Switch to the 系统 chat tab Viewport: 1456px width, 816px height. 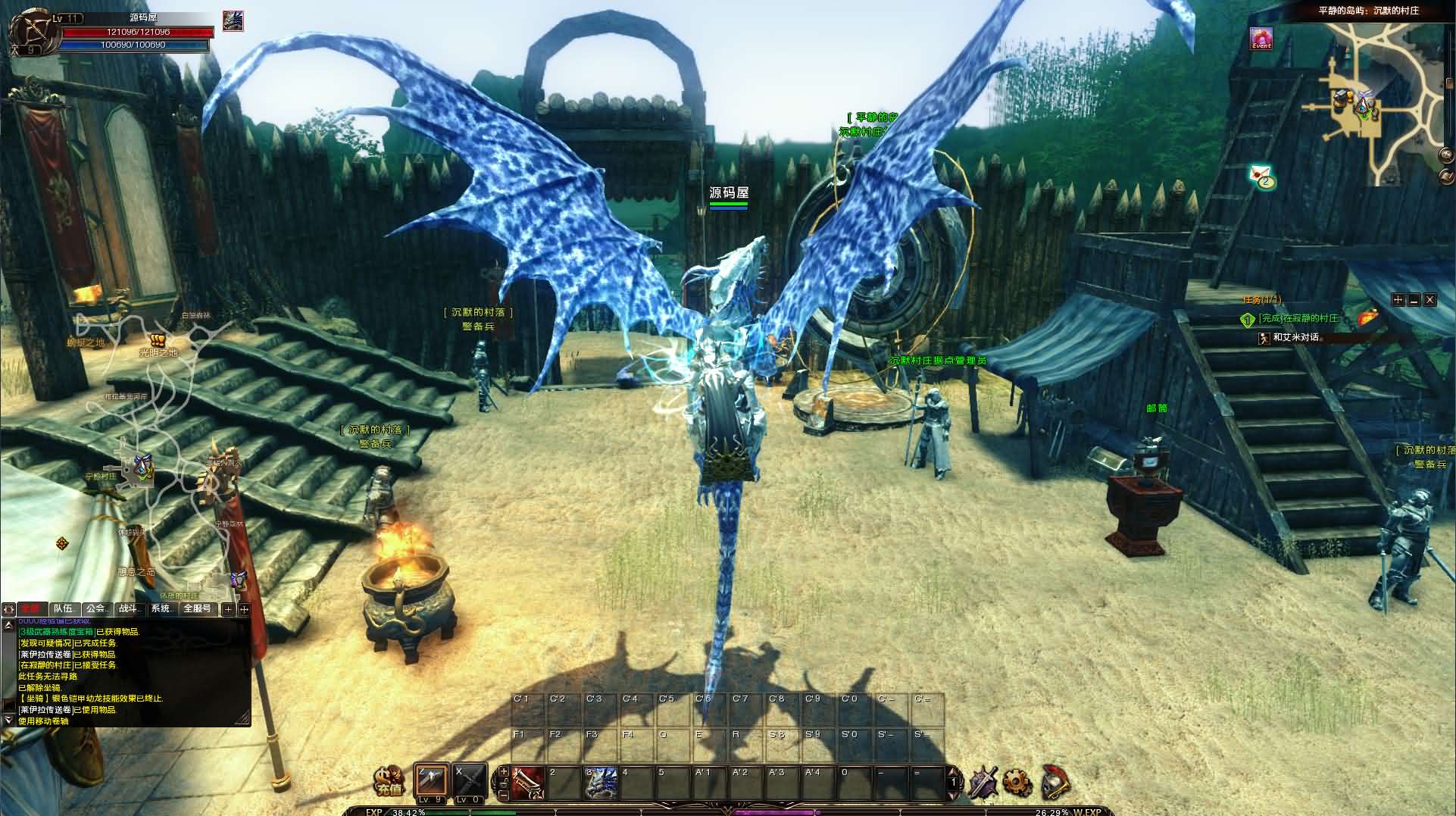pos(160,609)
